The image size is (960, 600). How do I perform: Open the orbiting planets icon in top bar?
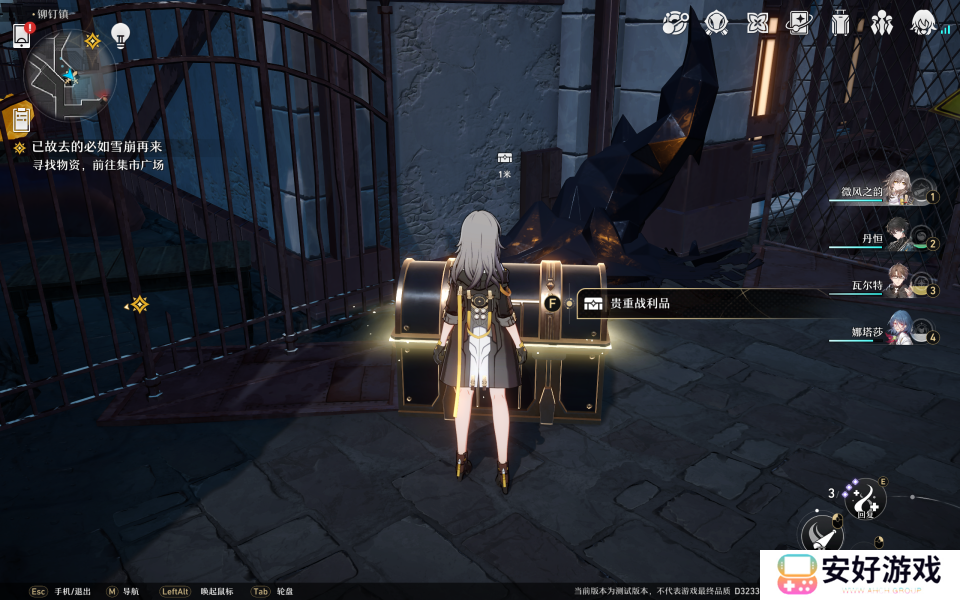click(676, 22)
